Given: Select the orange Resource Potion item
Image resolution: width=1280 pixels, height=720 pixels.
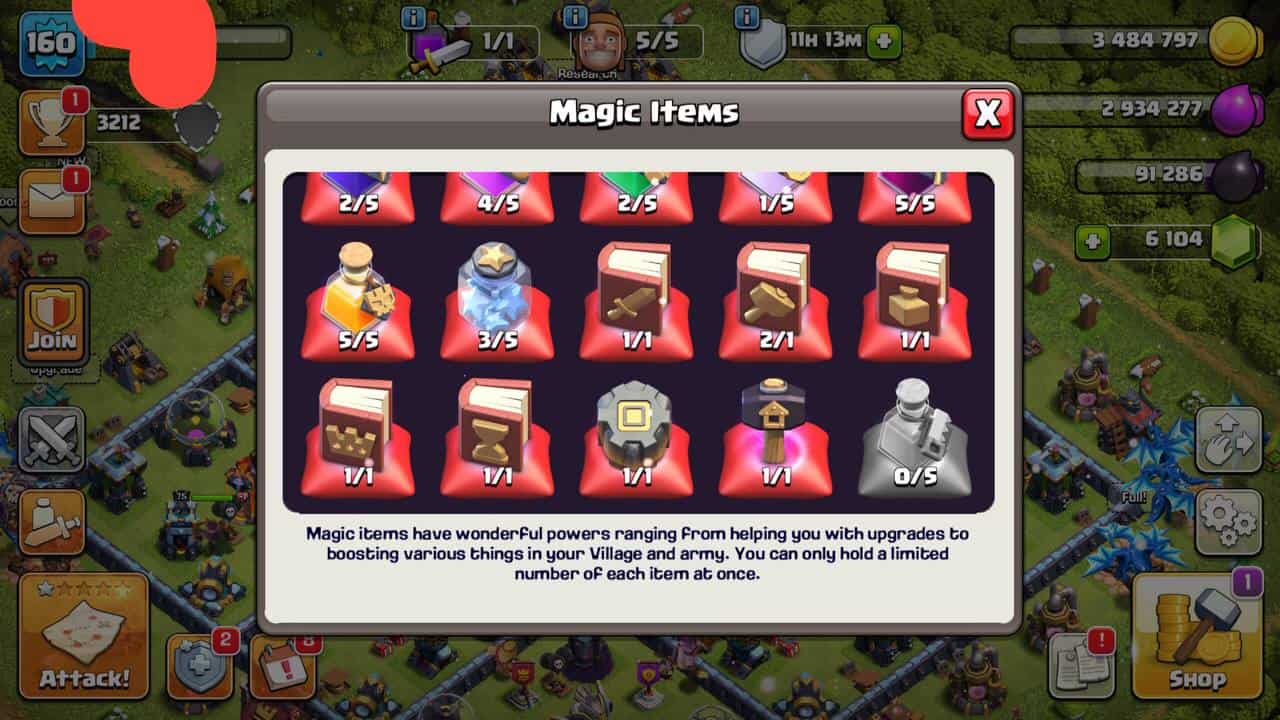Looking at the screenshot, I should 358,300.
